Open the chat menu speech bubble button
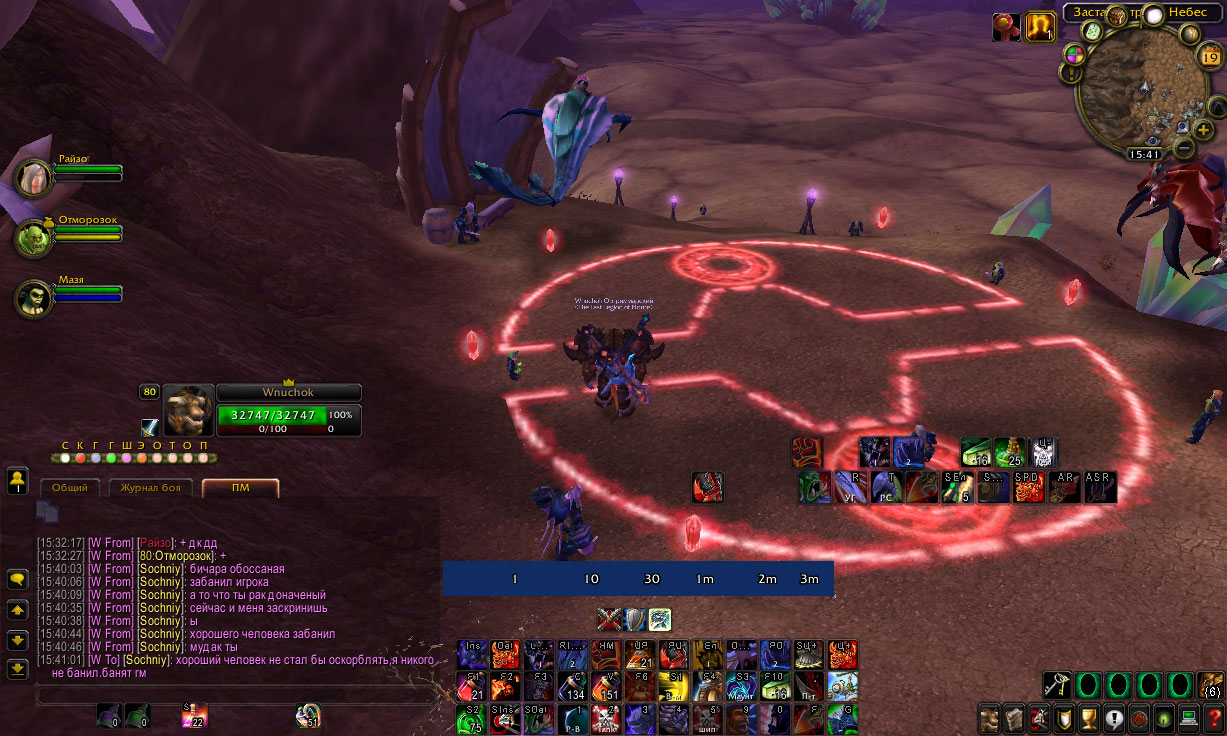Viewport: 1227px width, 736px height. (17, 579)
